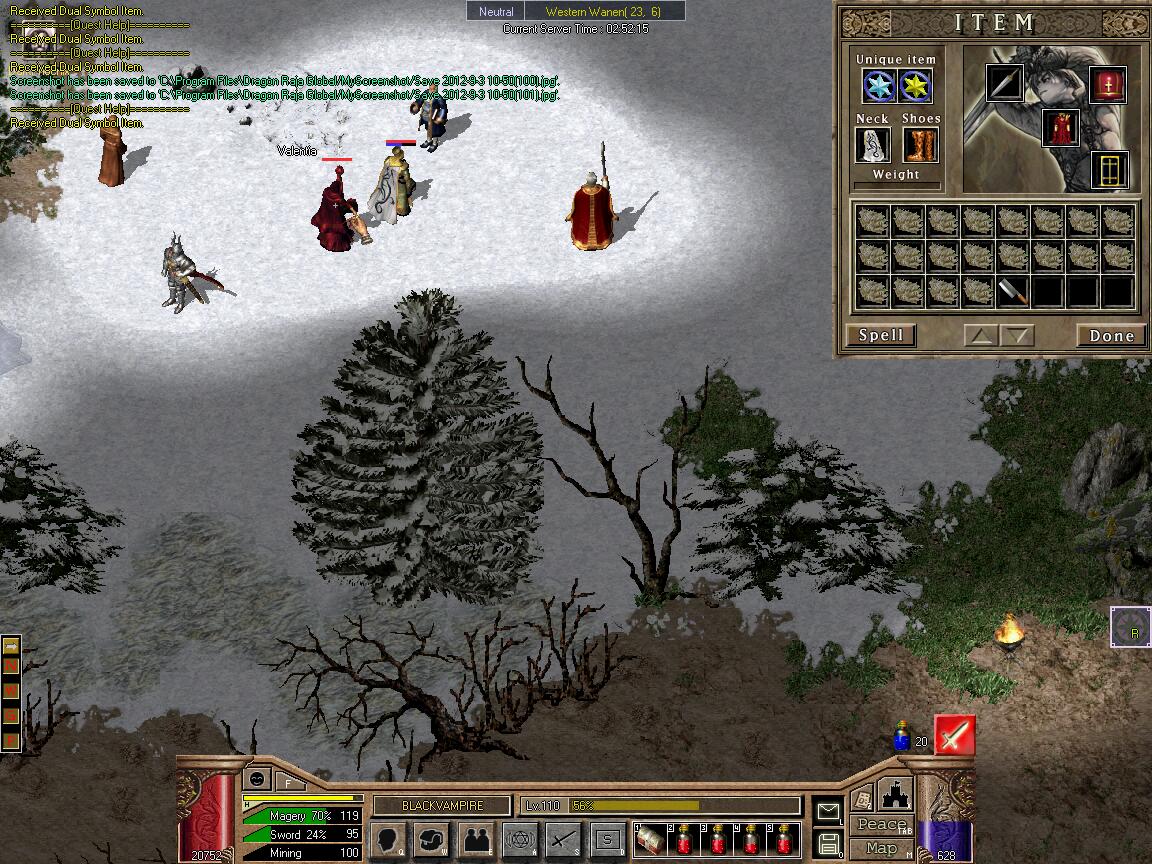1152x864 pixels.
Task: Select the yellow star unique item
Action: (915, 87)
